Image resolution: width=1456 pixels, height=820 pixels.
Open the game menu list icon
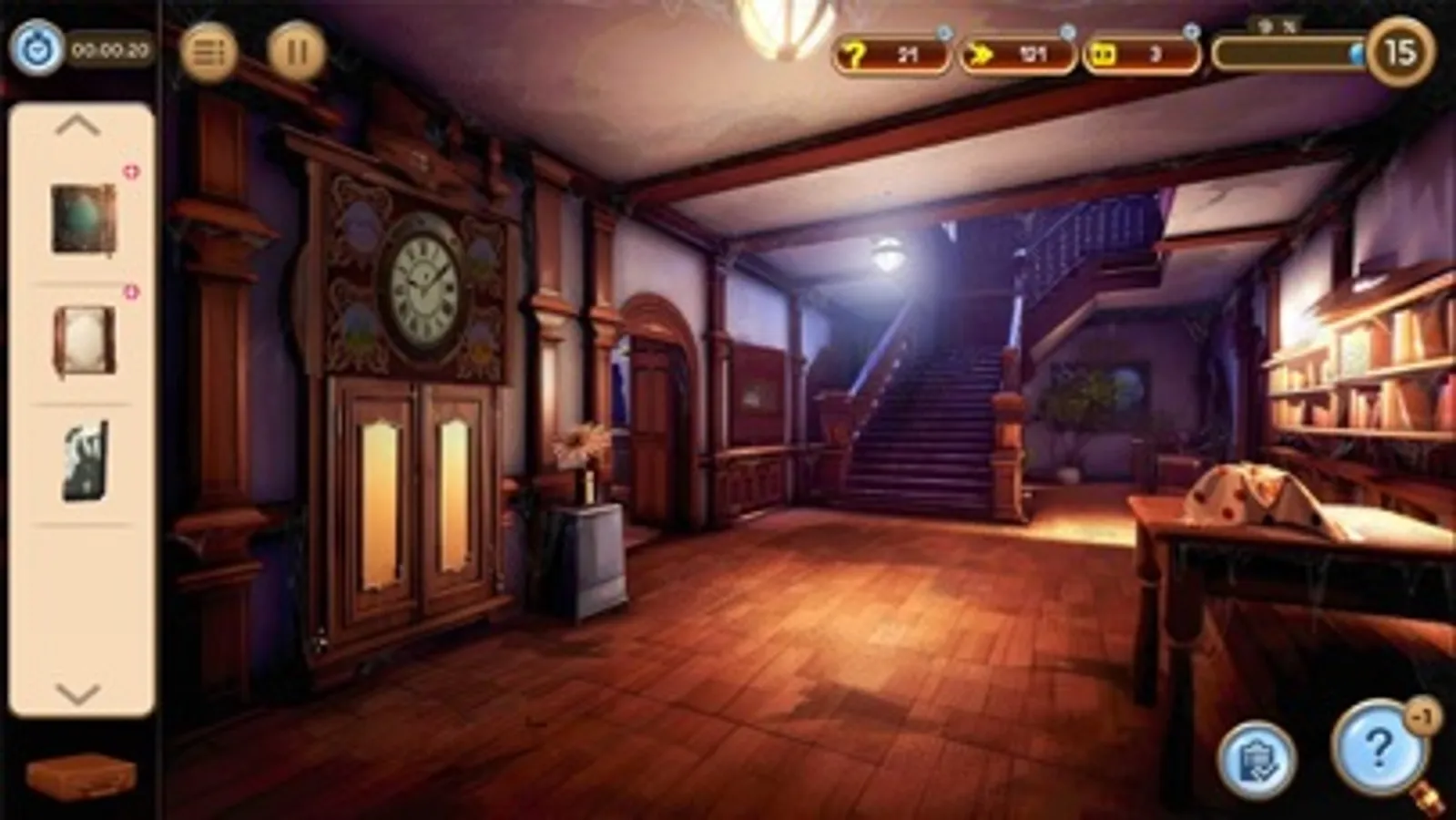click(208, 52)
